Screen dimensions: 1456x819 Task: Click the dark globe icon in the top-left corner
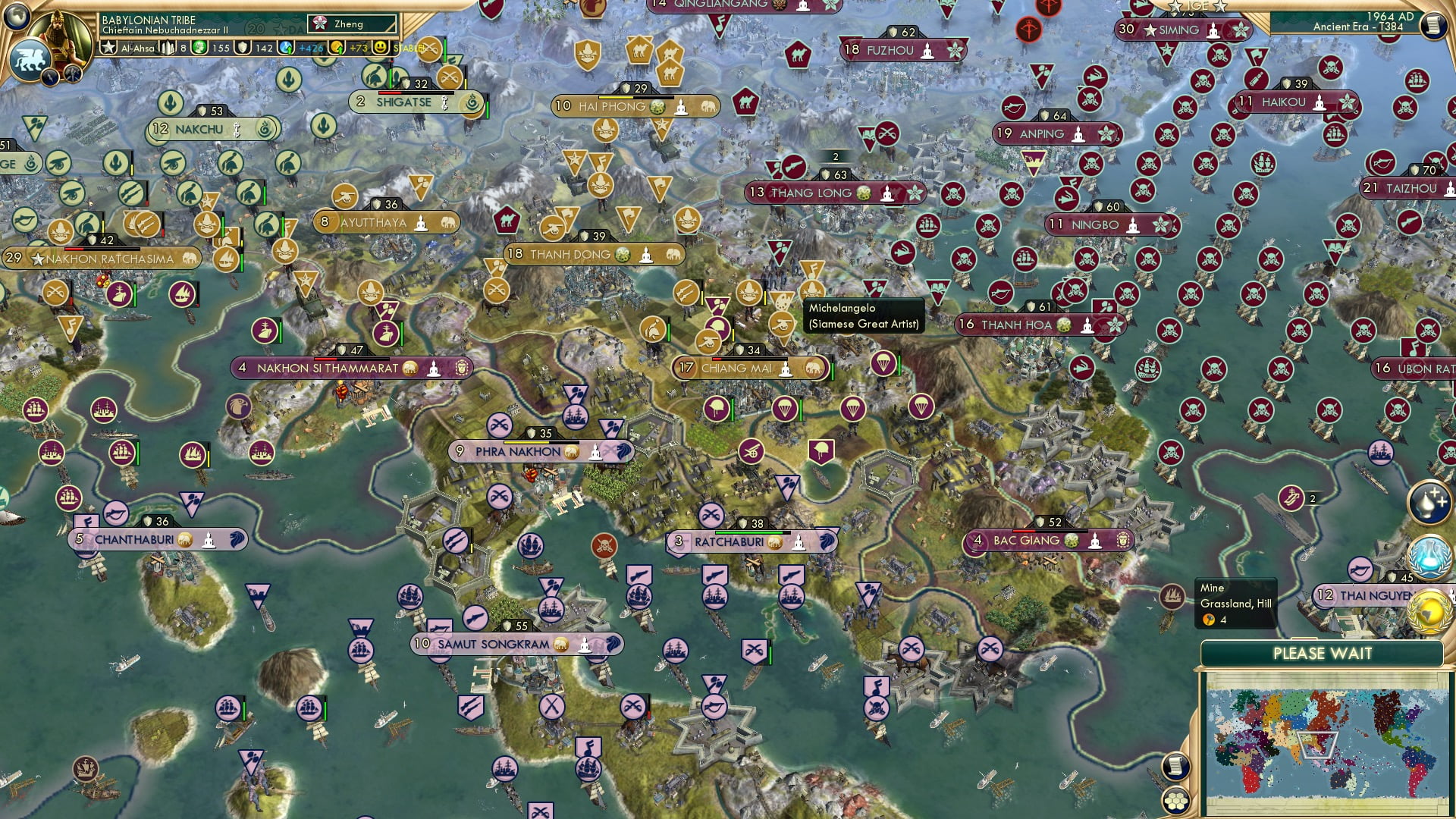pos(17,17)
